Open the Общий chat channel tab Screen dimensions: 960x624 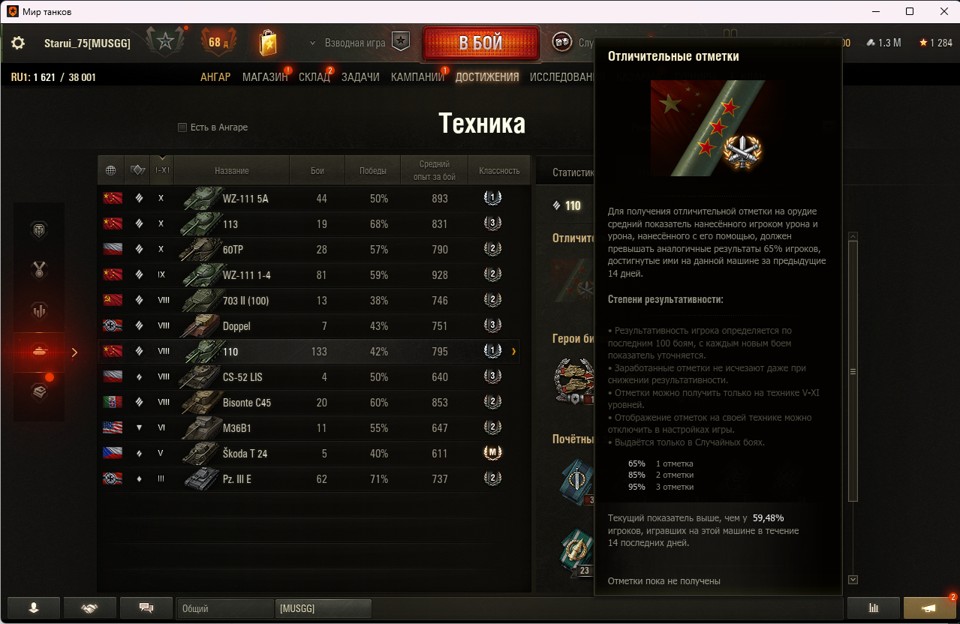pyautogui.click(x=225, y=608)
